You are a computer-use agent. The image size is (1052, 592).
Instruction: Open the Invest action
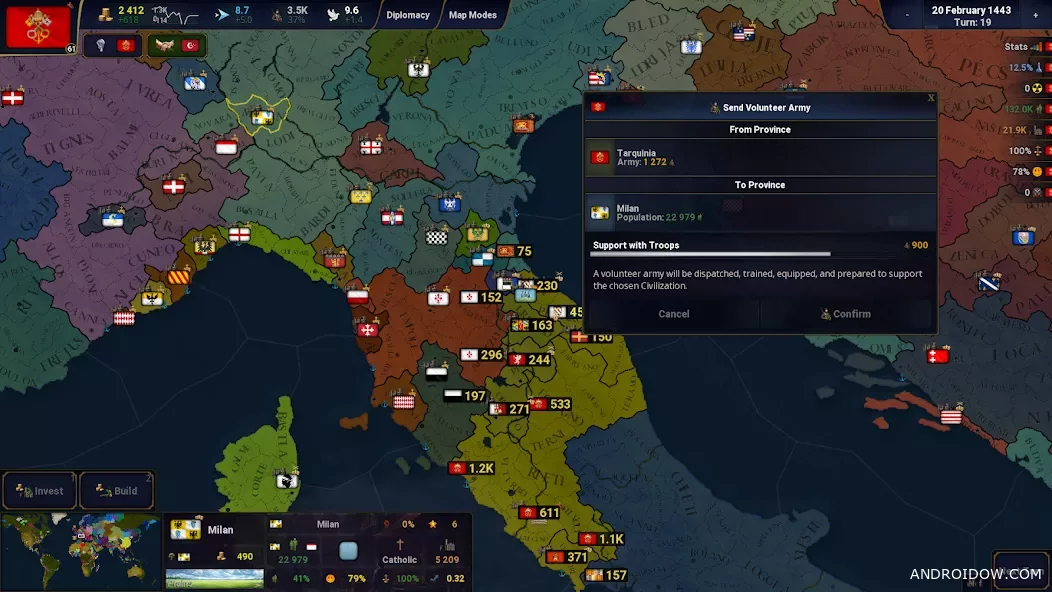point(40,491)
